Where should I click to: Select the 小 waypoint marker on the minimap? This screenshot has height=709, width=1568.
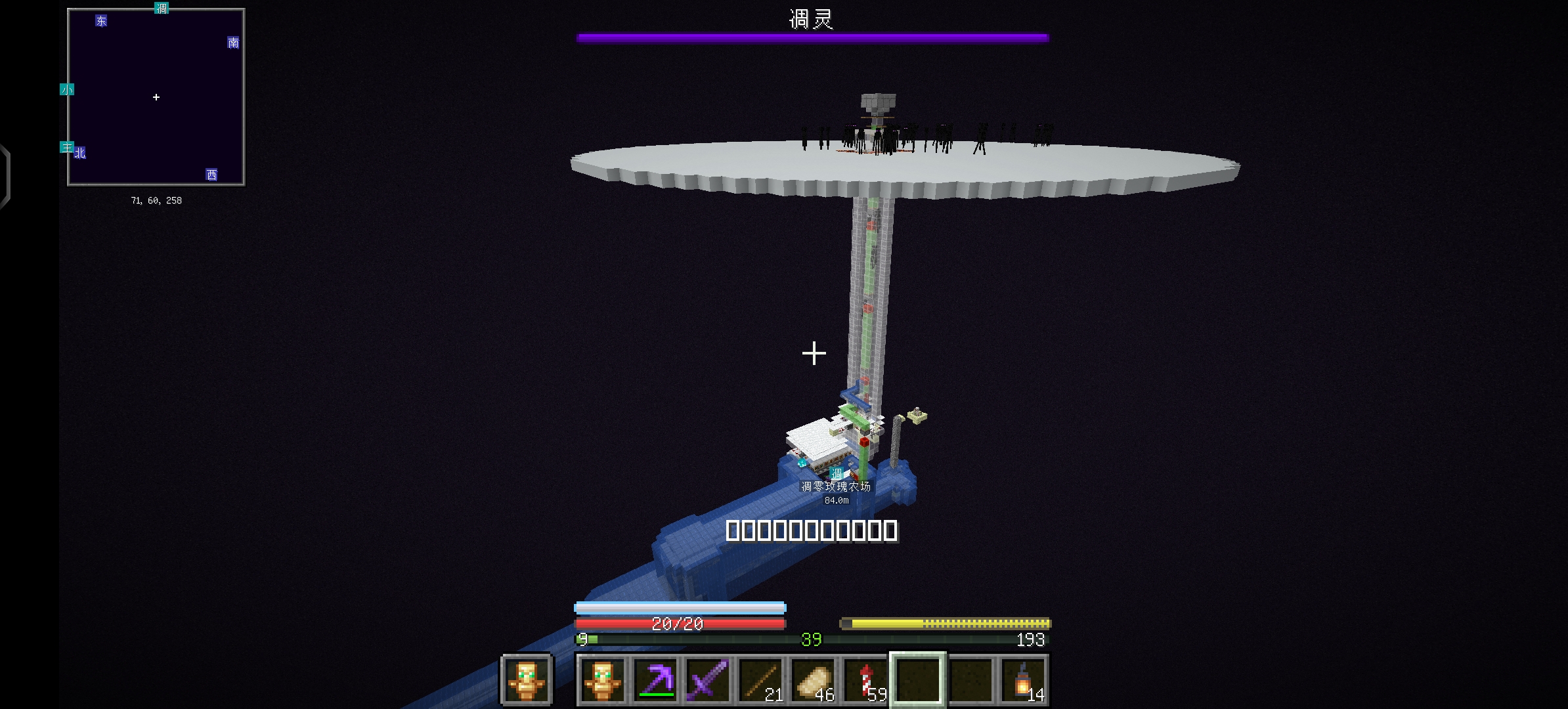(67, 89)
